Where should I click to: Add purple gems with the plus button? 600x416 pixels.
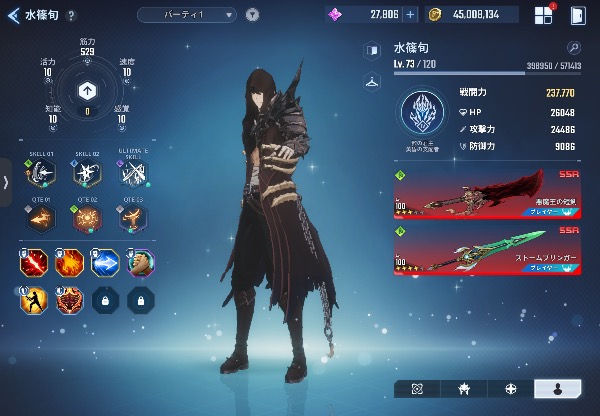click(x=410, y=15)
